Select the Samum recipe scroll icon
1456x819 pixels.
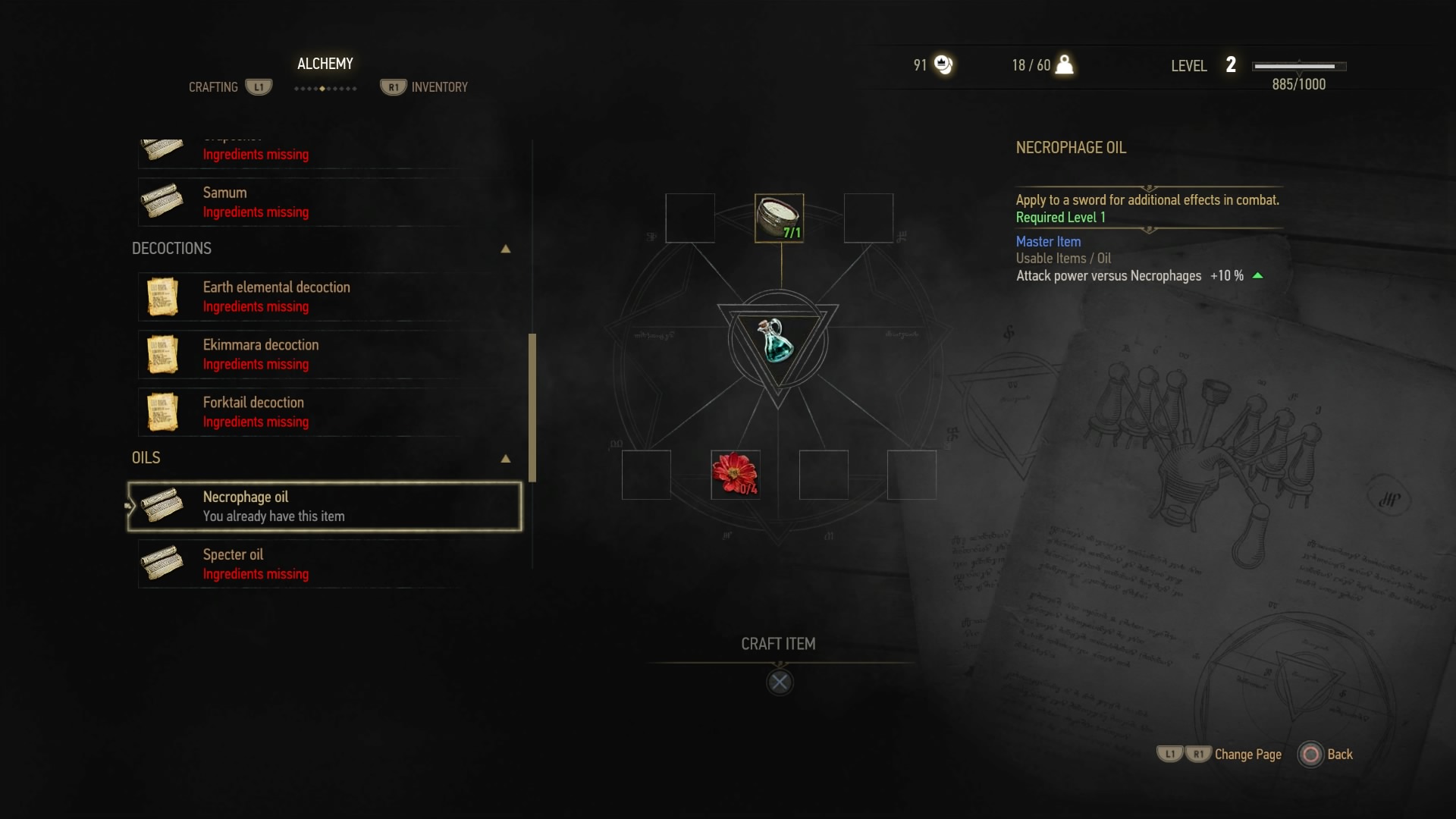coord(162,201)
